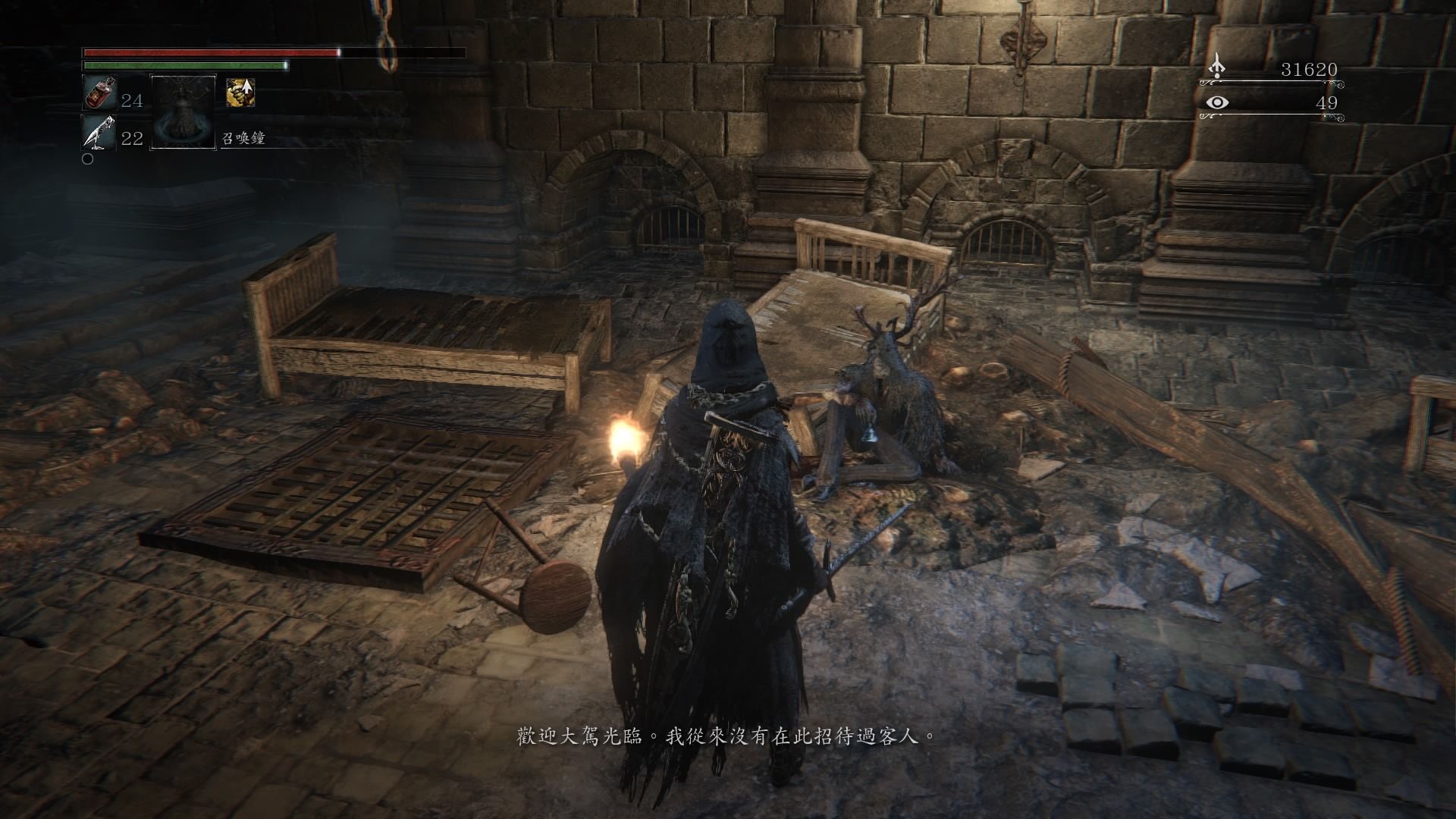Click the quicksilver bullet icon
Viewport: 1456px width, 819px height.
point(99,132)
